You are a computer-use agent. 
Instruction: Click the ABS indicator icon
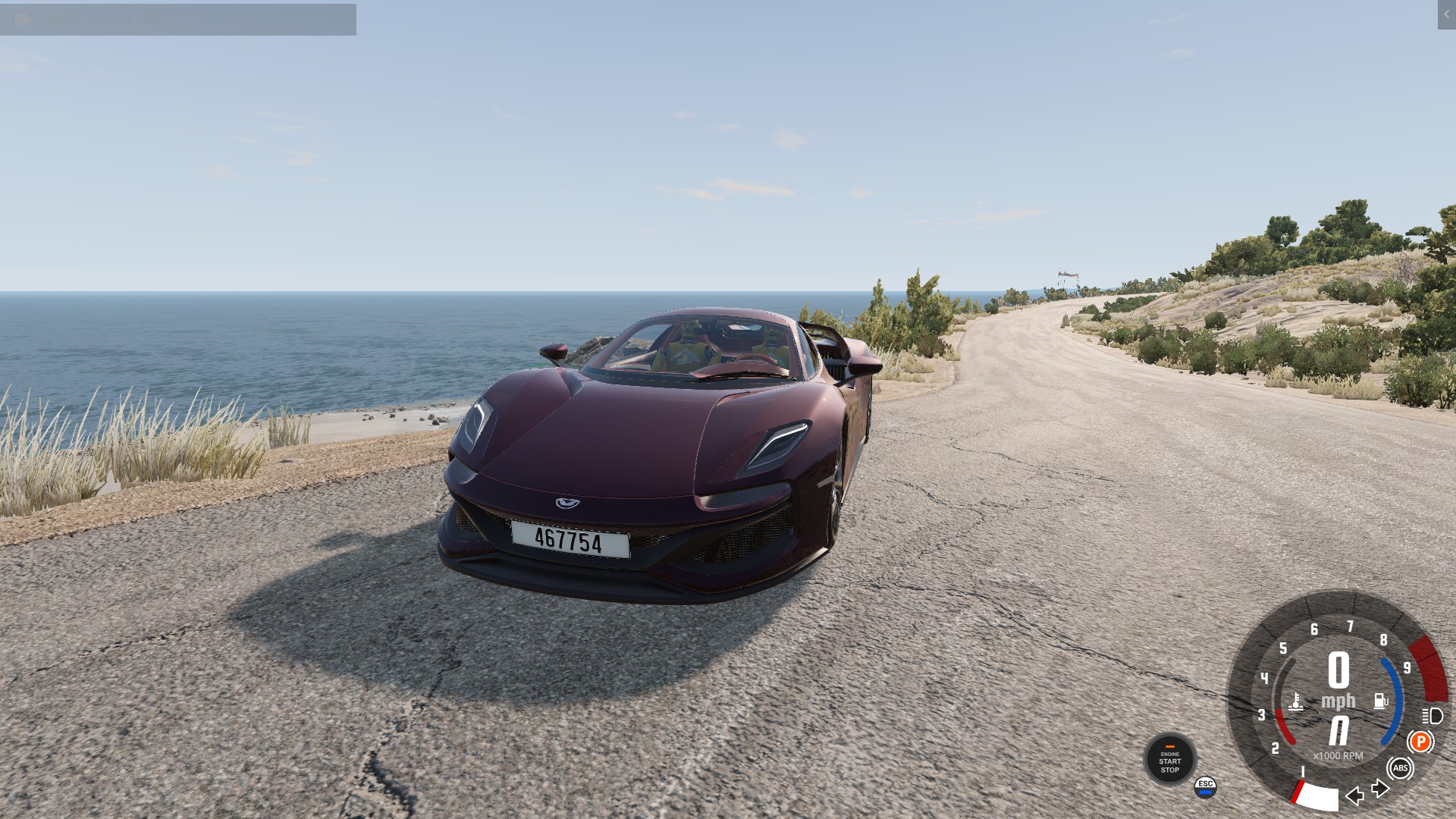(1400, 768)
